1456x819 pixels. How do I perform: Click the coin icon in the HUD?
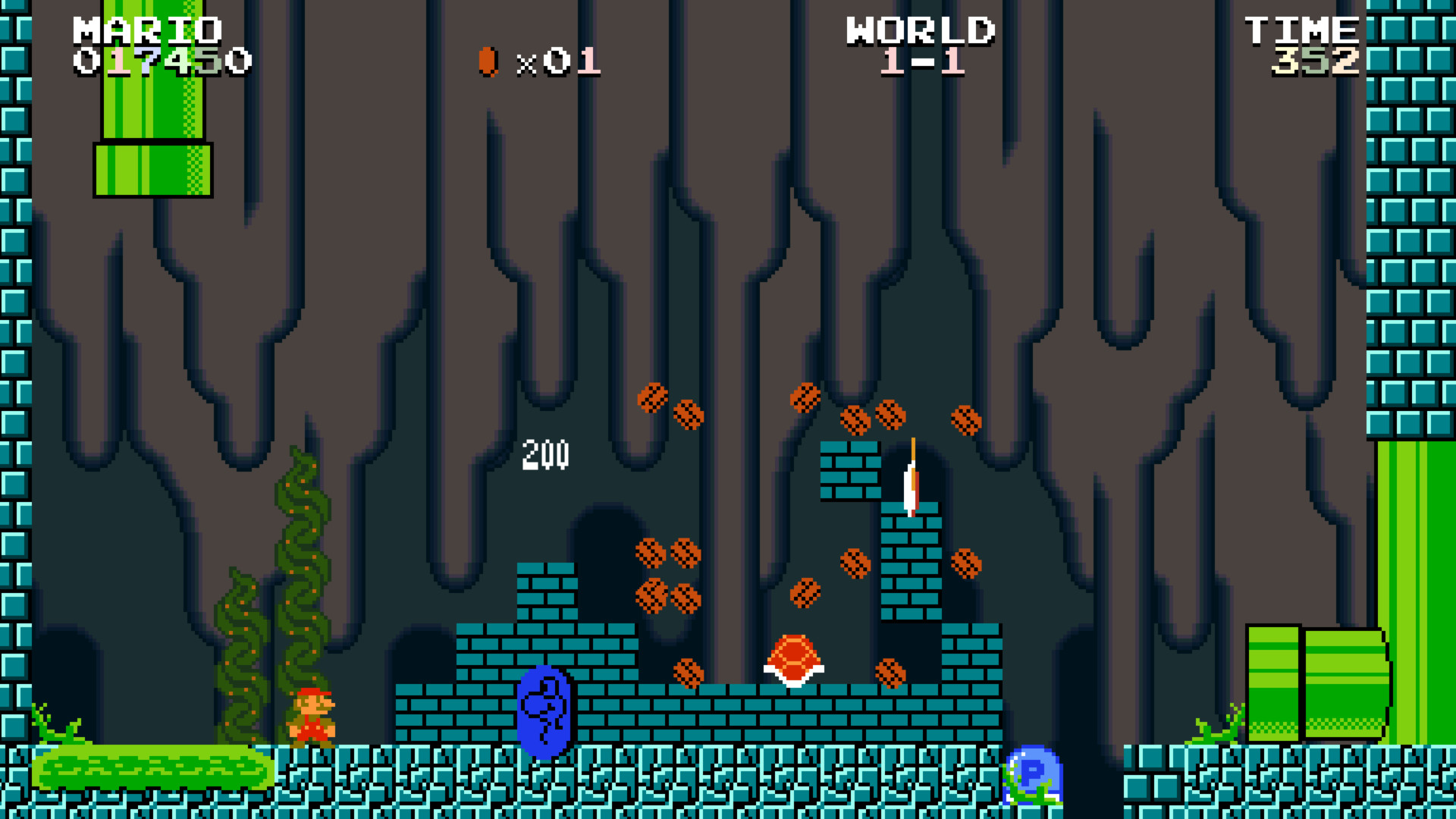coord(486,62)
